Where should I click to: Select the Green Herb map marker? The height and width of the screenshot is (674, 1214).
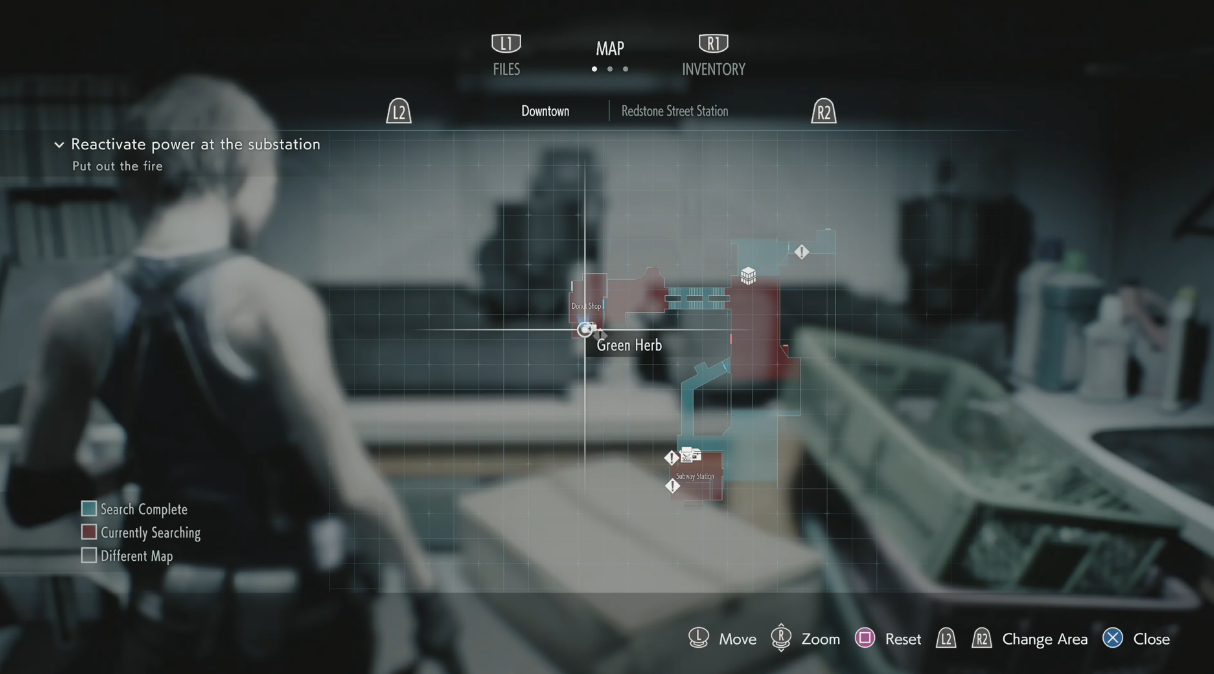(x=586, y=329)
